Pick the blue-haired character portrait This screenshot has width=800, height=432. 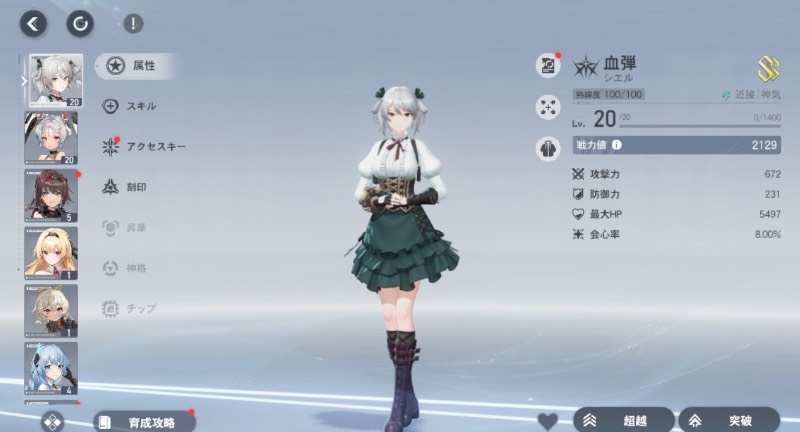click(x=51, y=368)
